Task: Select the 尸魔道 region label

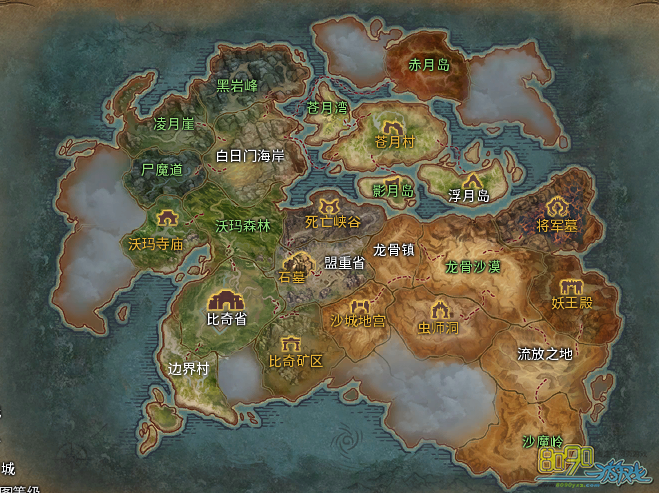Action: [162, 170]
